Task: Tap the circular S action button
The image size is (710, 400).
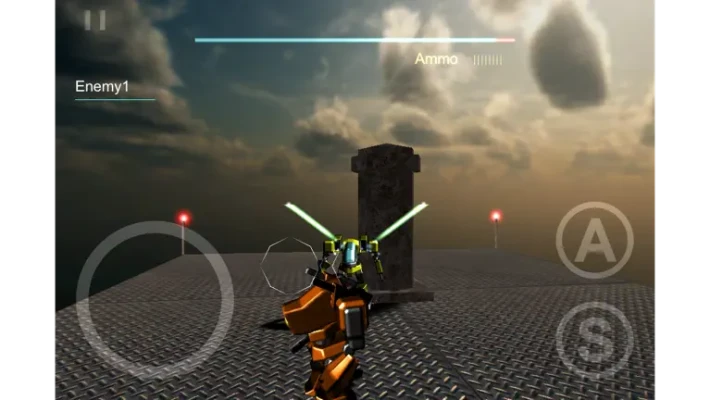Action: [x=594, y=340]
